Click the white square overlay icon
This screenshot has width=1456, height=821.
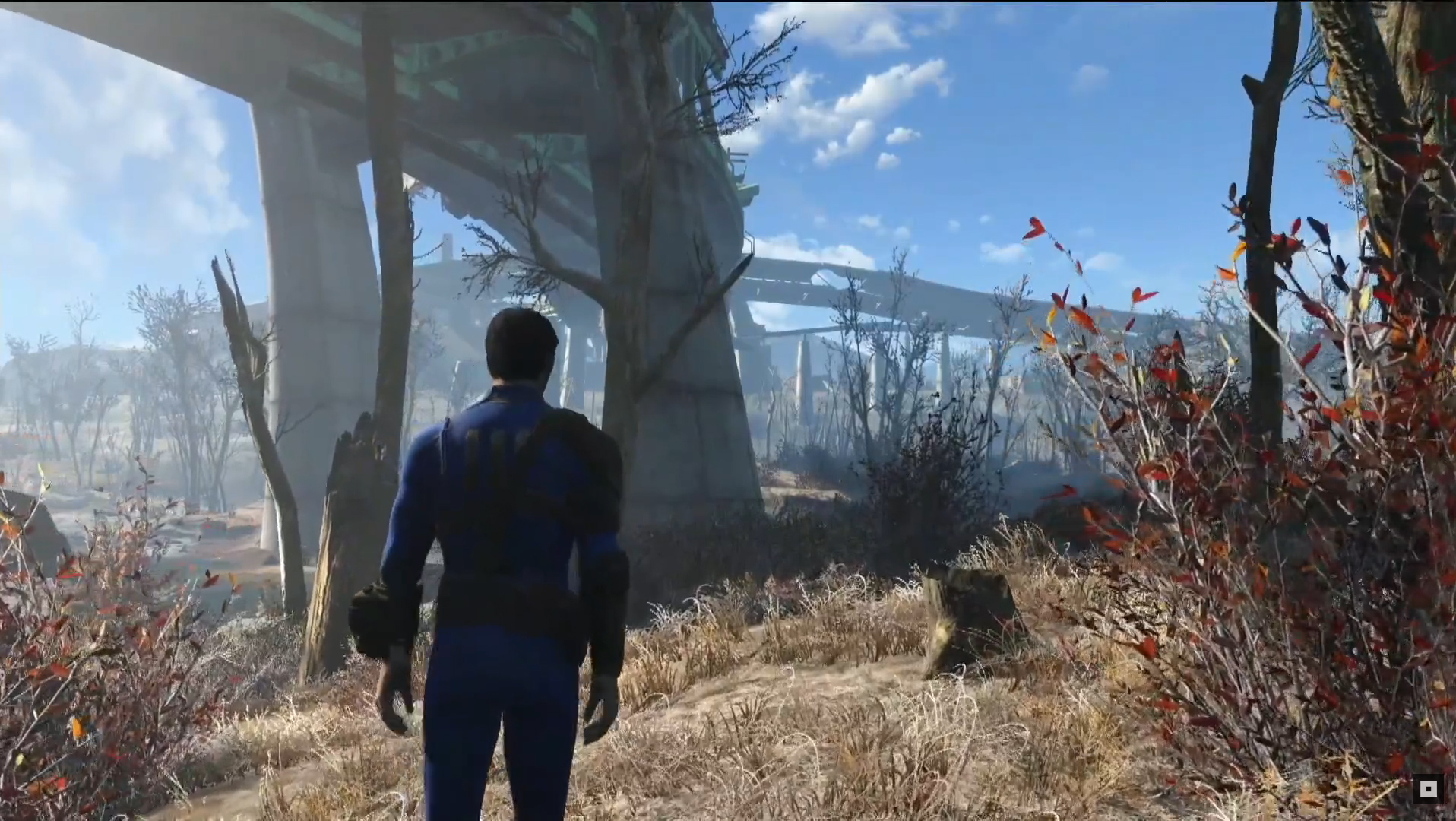[x=1428, y=789]
